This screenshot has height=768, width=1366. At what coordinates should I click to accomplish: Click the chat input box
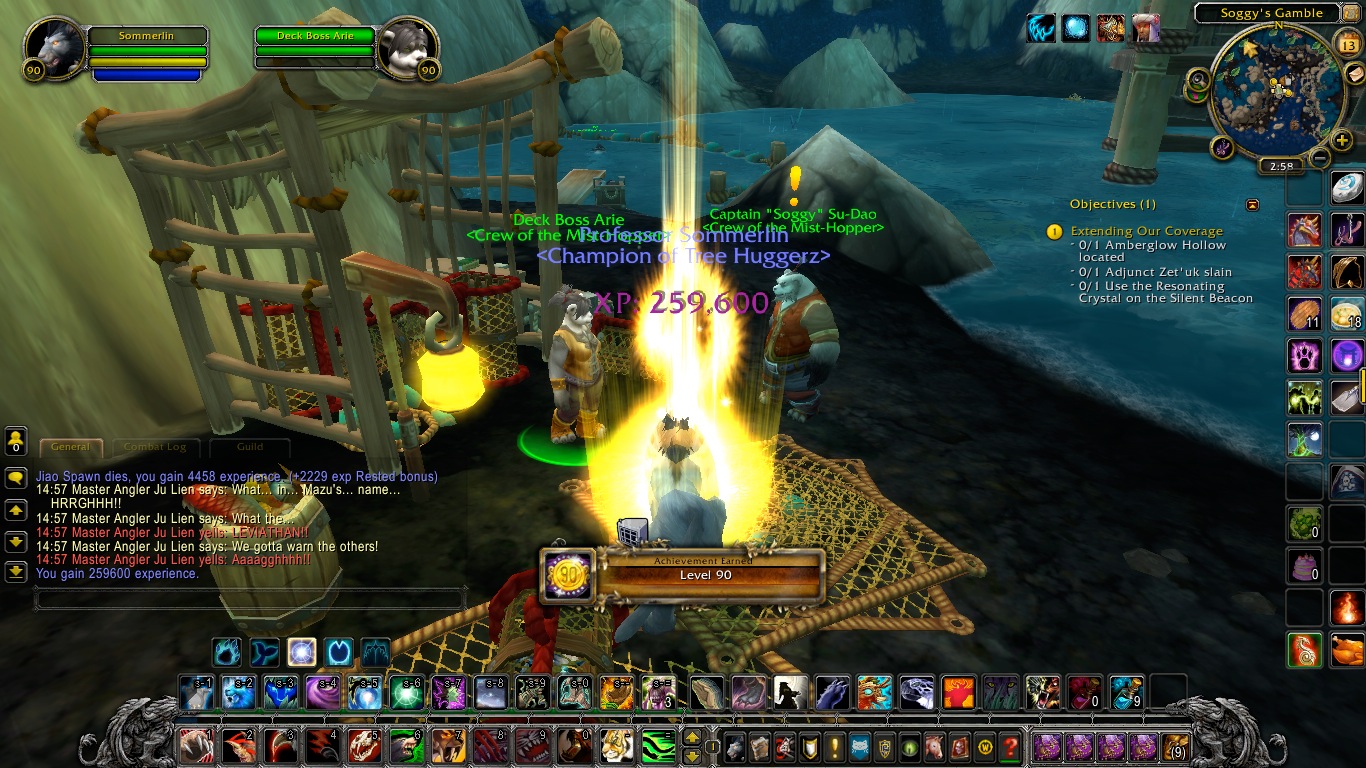pyautogui.click(x=250, y=599)
